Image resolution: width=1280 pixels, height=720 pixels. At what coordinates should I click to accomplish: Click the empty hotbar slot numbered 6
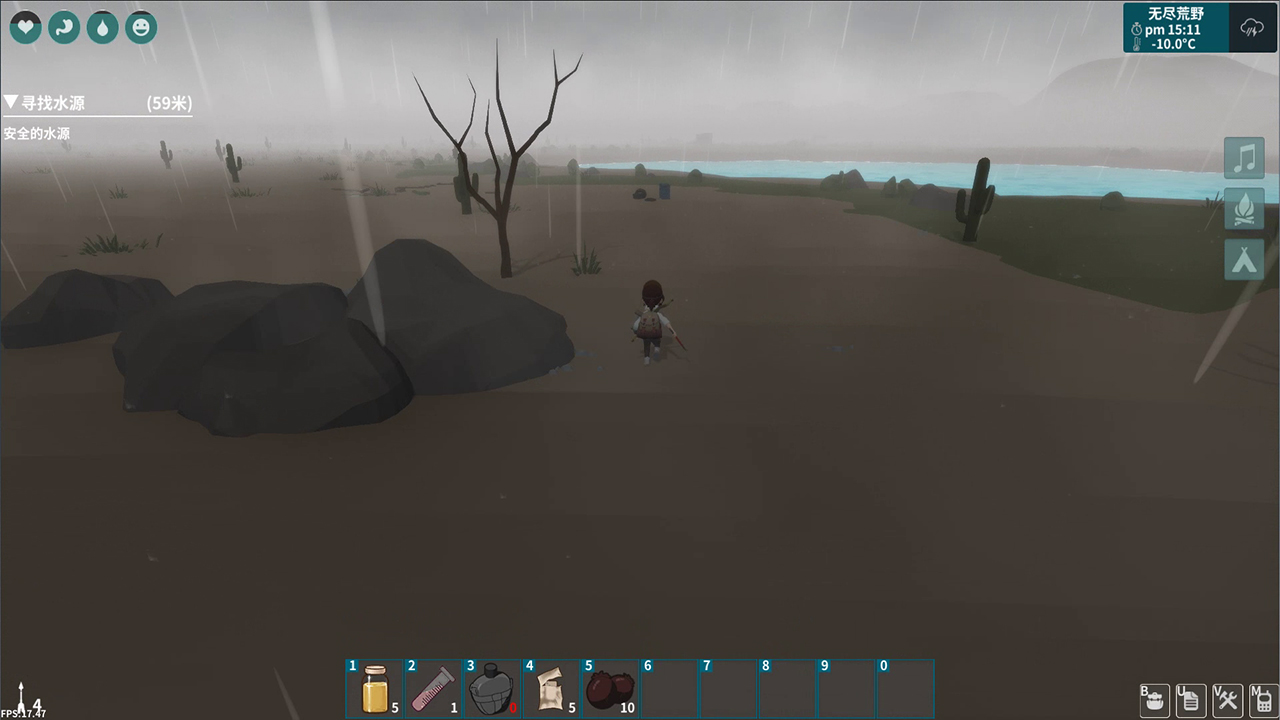click(x=670, y=688)
